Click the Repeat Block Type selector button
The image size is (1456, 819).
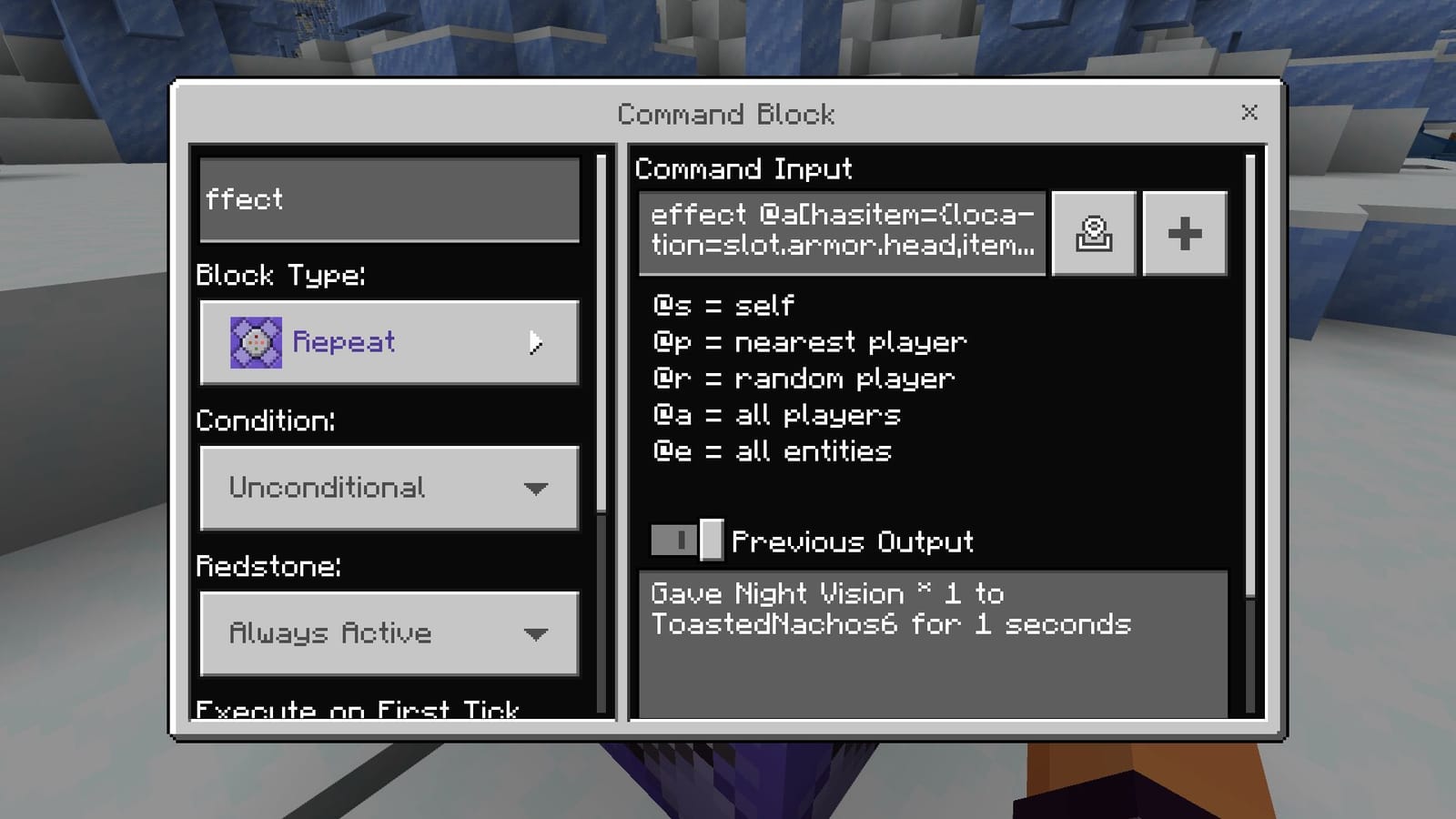click(x=388, y=341)
